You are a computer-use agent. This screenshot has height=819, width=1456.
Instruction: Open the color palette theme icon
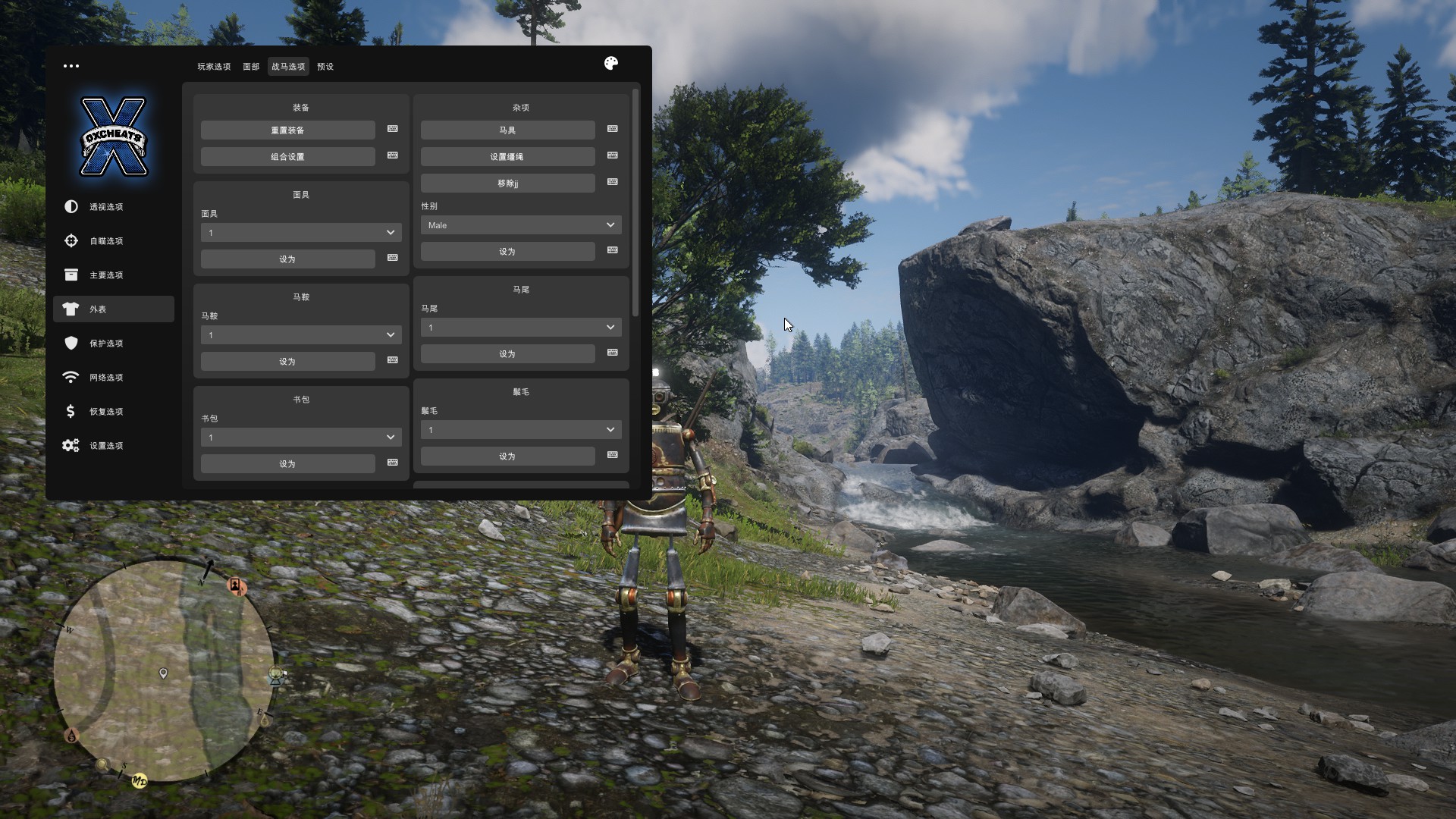(x=611, y=64)
